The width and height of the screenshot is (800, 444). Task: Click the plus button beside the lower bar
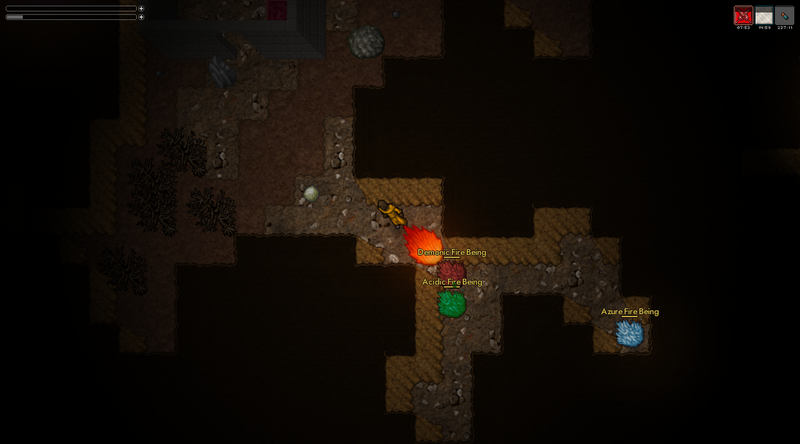pyautogui.click(x=141, y=17)
